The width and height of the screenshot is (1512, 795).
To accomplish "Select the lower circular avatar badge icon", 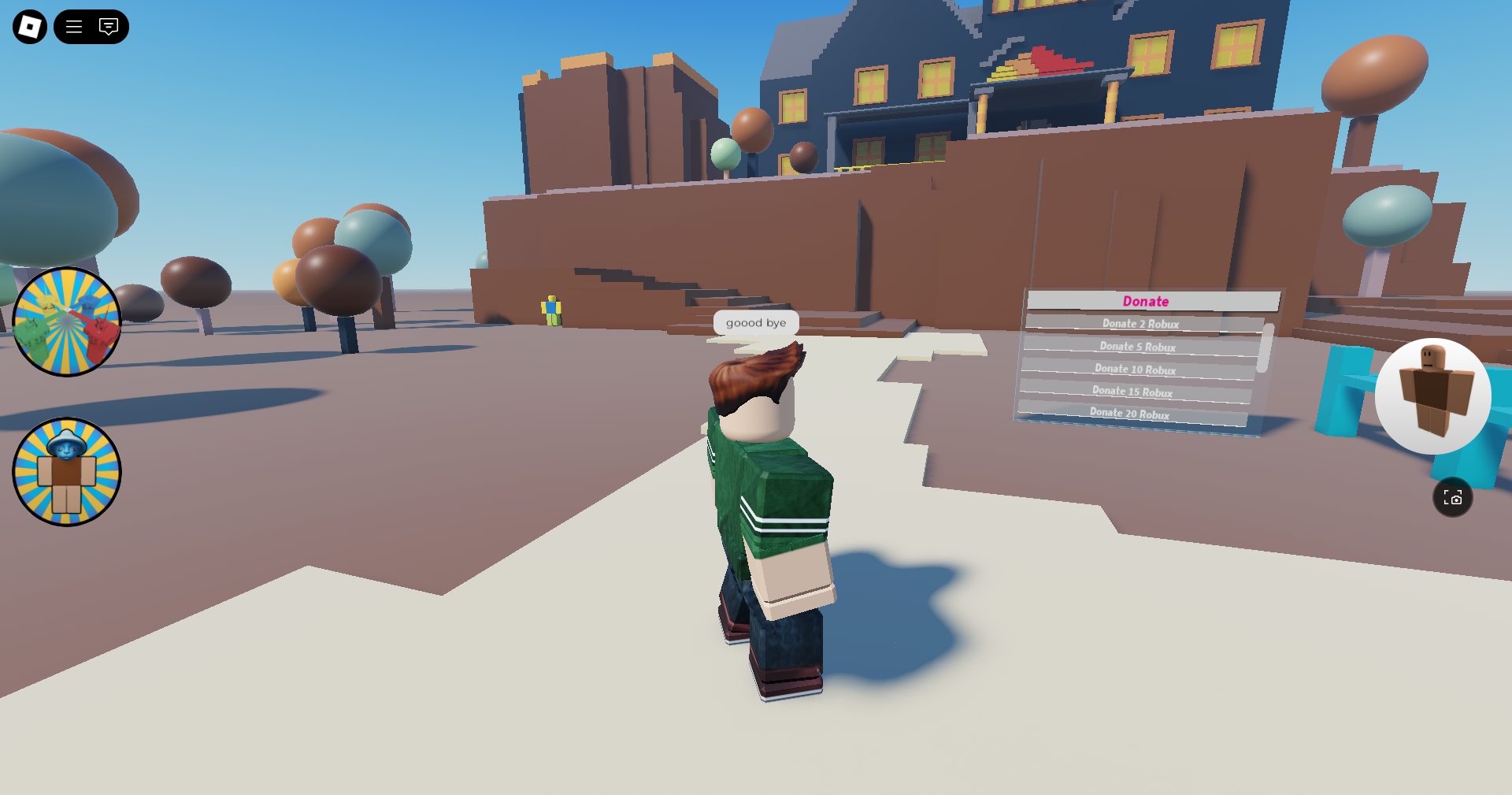I will (x=67, y=471).
